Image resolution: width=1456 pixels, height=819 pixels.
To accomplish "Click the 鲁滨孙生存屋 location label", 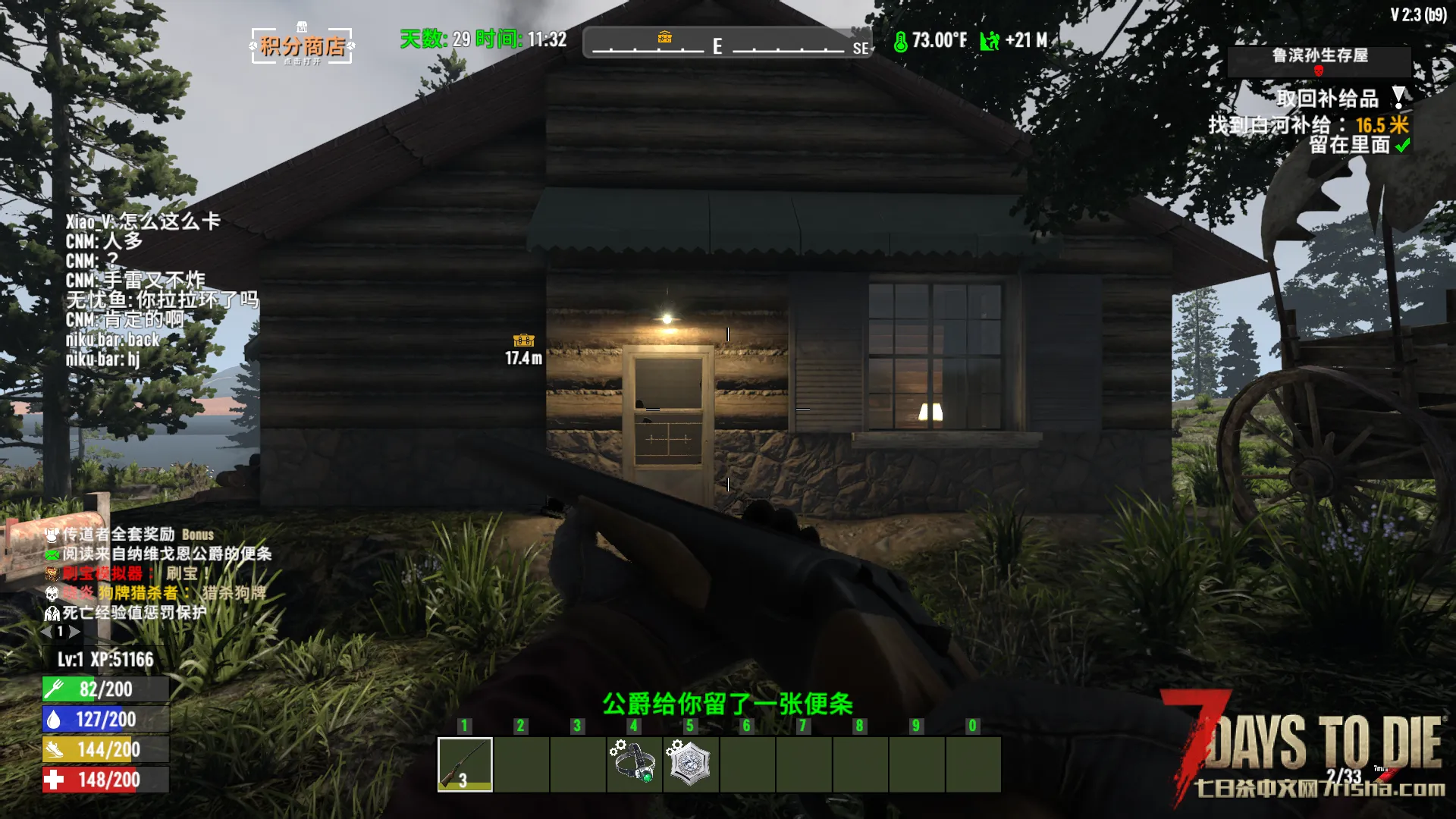I will click(x=1319, y=56).
